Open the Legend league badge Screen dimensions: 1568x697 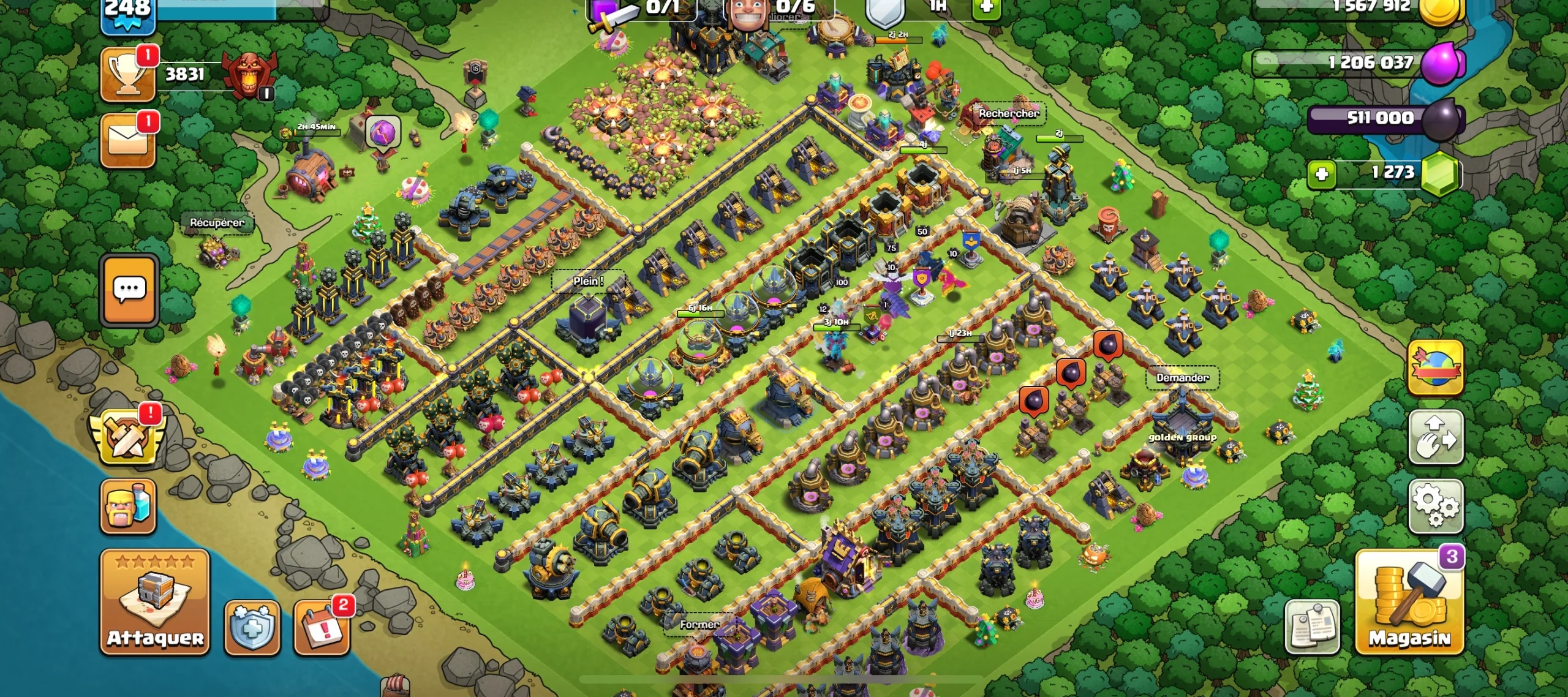pos(249,75)
